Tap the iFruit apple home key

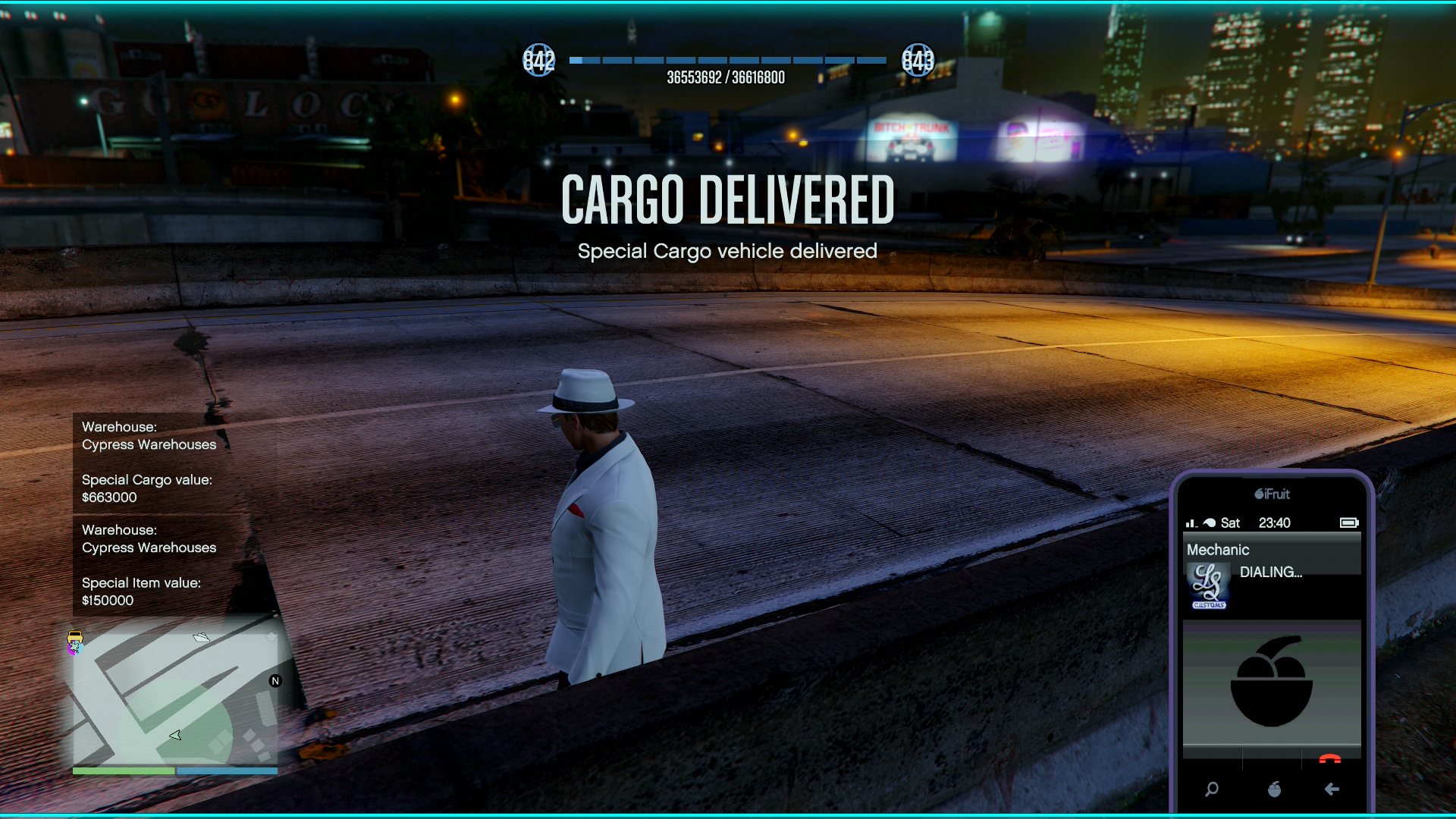(1274, 789)
